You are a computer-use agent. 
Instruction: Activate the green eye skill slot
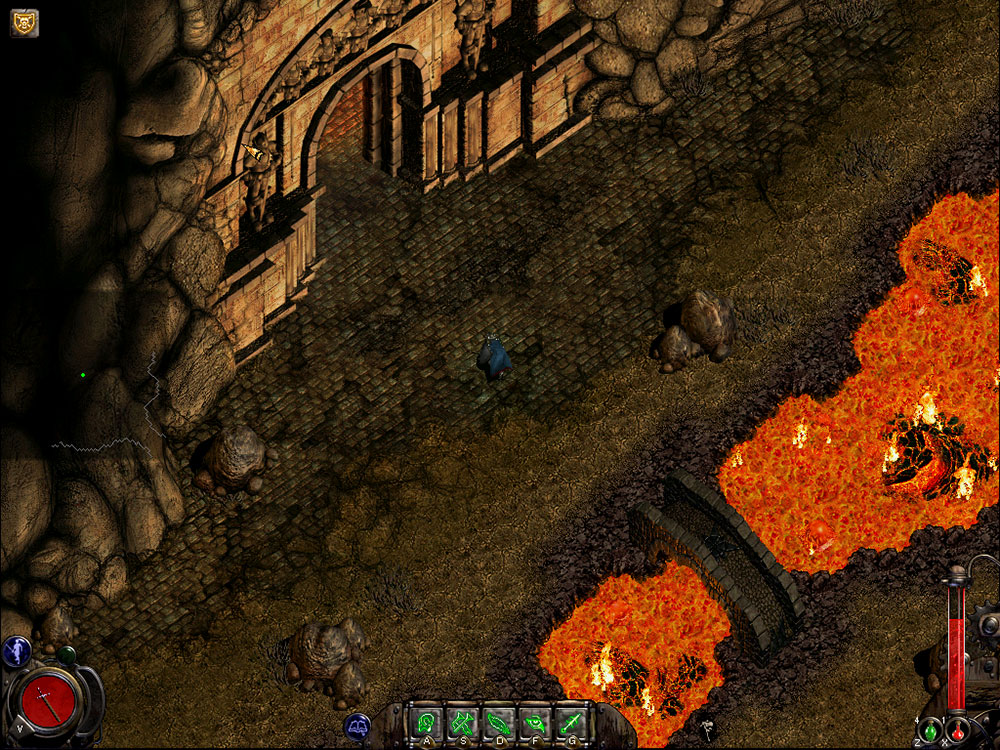[x=534, y=721]
